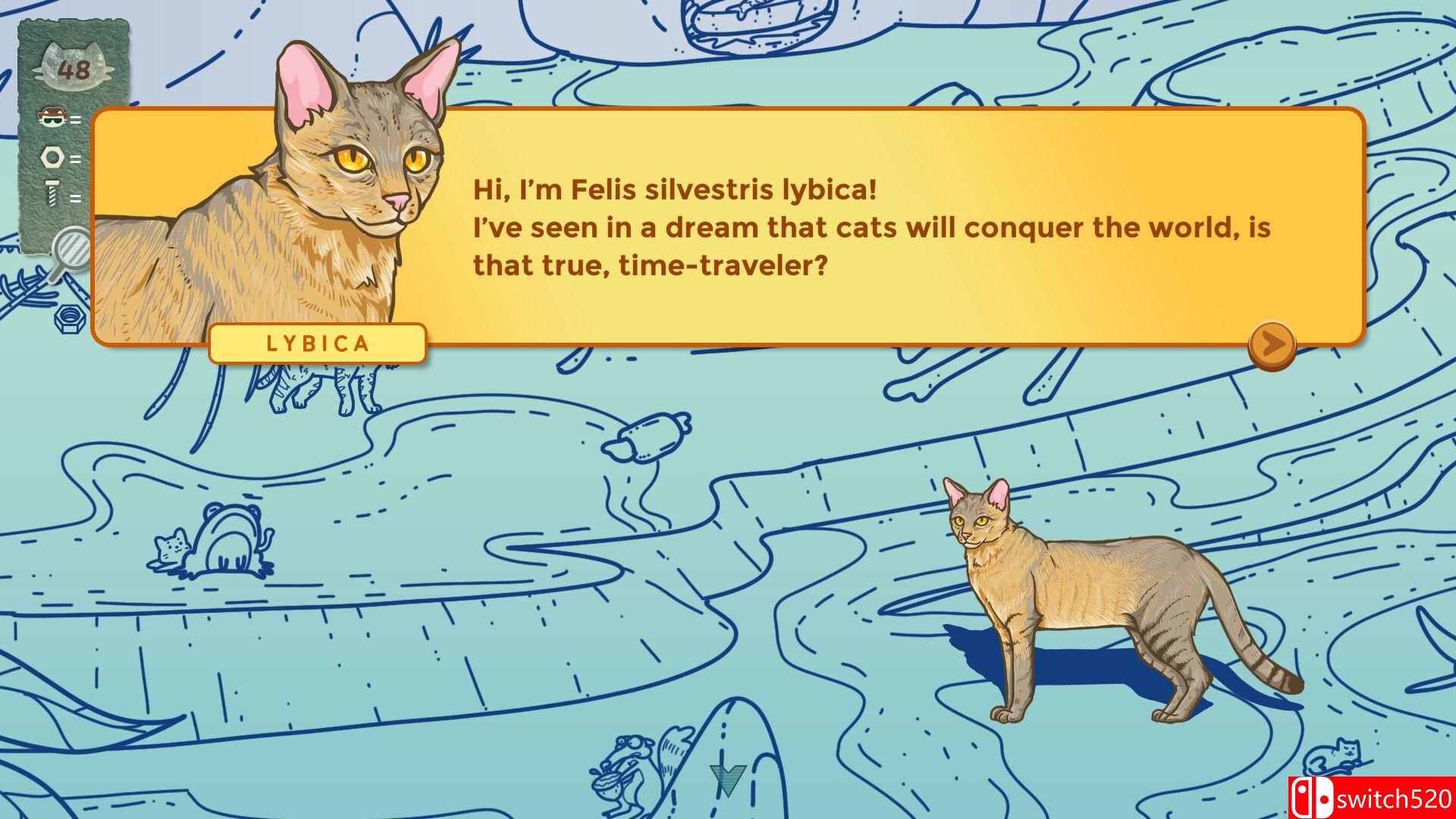Click the LYBICA name plate
The height and width of the screenshot is (819, 1456).
[x=318, y=344]
